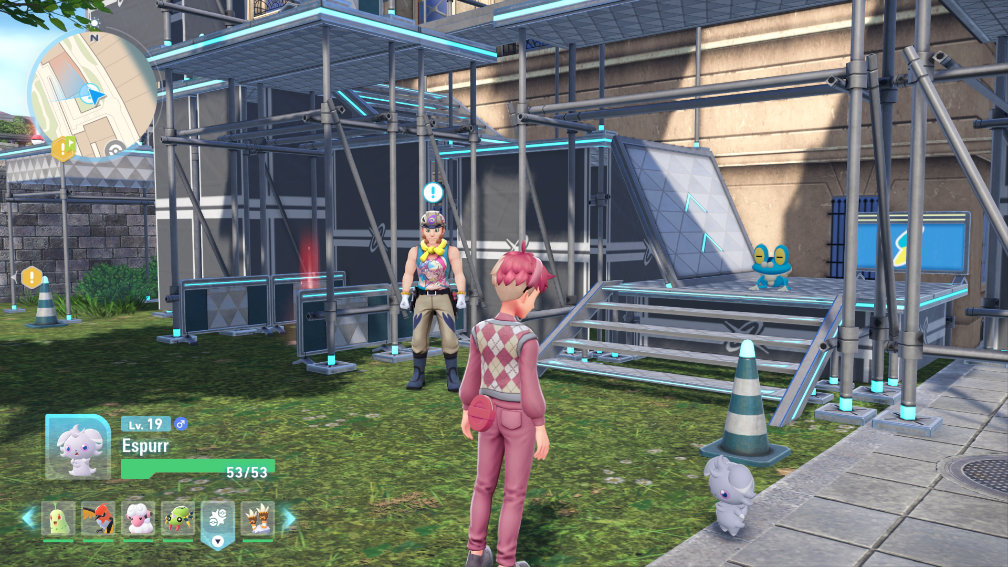This screenshot has height=567, width=1008.
Task: Choose Chikorita from the party bar
Action: tap(58, 519)
